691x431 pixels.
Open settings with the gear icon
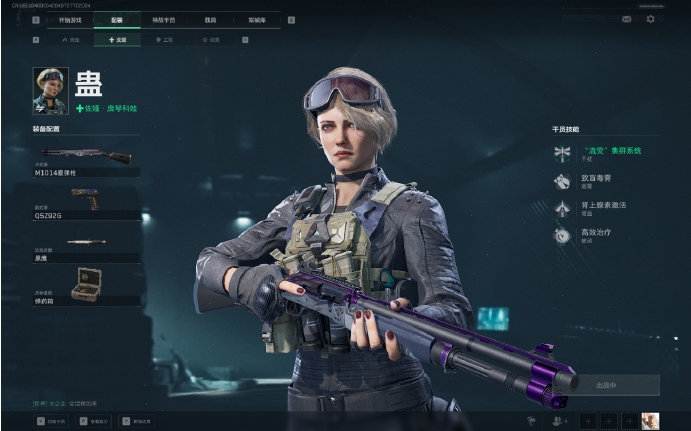coord(650,19)
